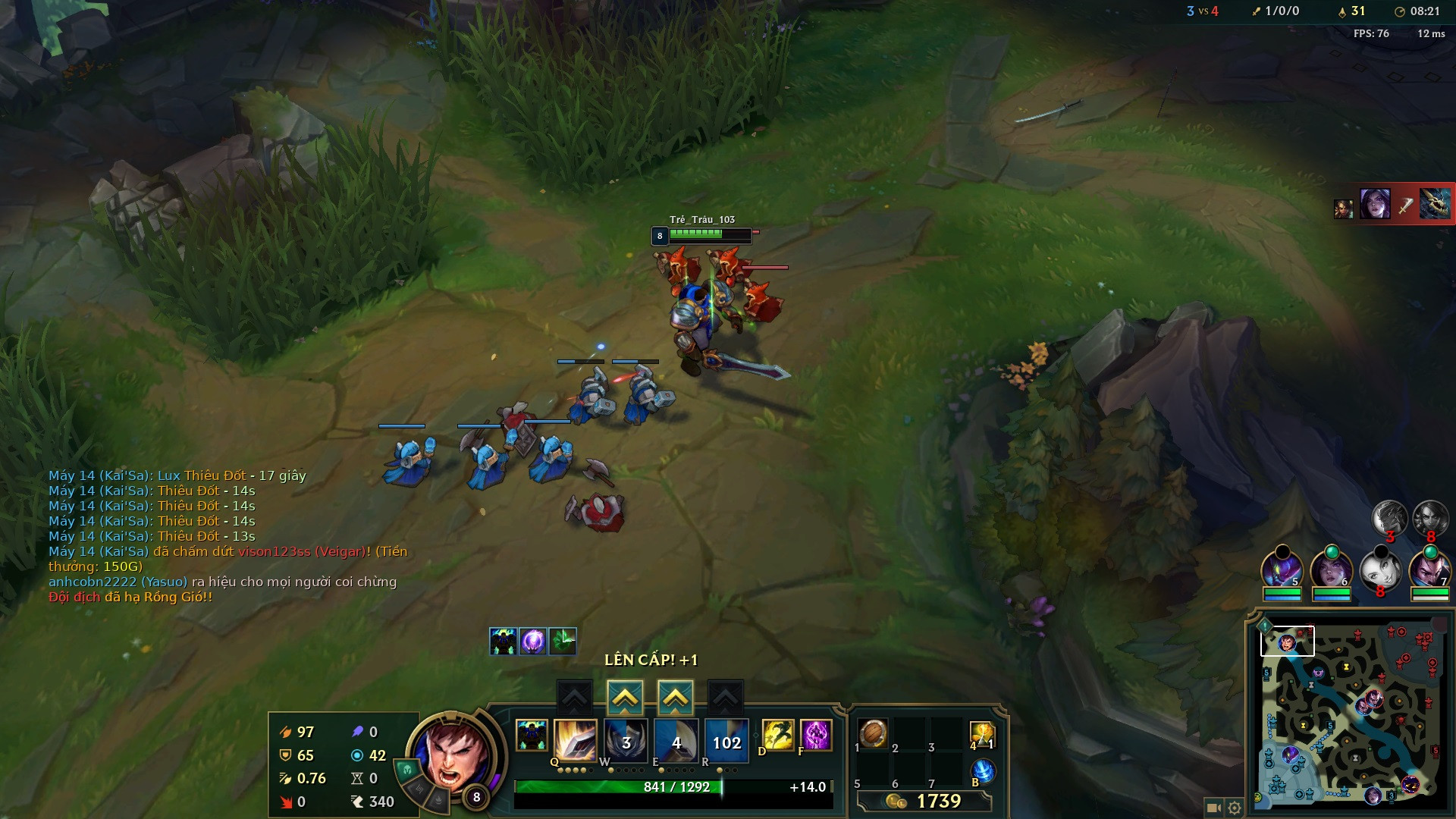Select the E ability icon showing 4
The image size is (1456, 819).
click(x=676, y=741)
